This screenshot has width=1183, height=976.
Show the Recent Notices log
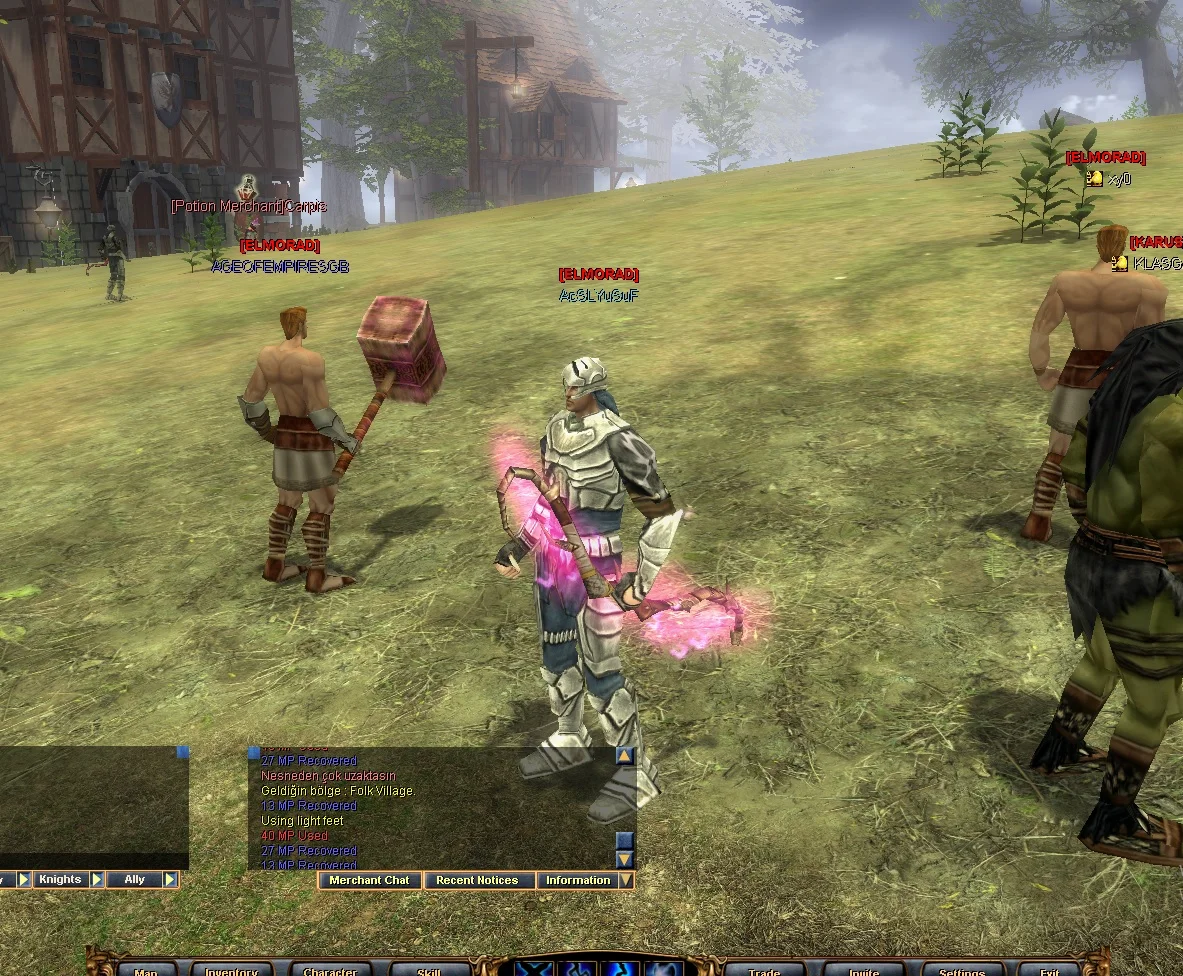[477, 881]
